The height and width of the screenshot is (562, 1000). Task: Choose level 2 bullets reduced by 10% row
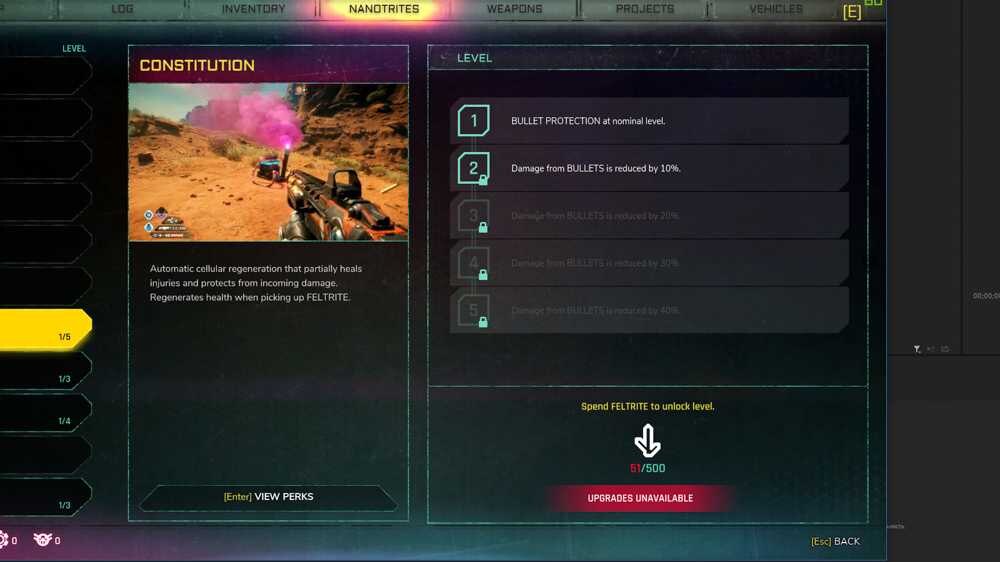648,168
